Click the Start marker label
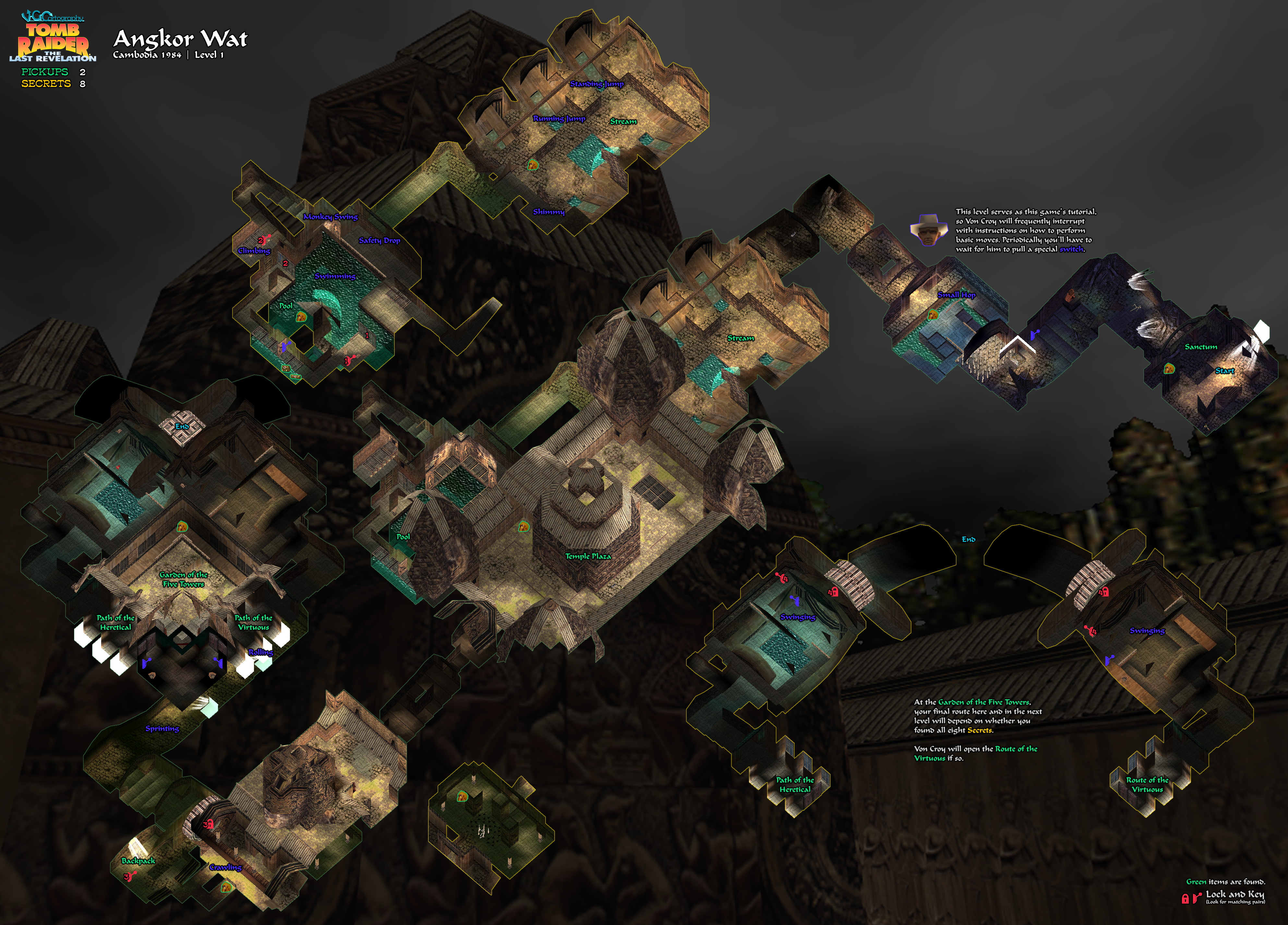Image resolution: width=1288 pixels, height=925 pixels. 1224,371
